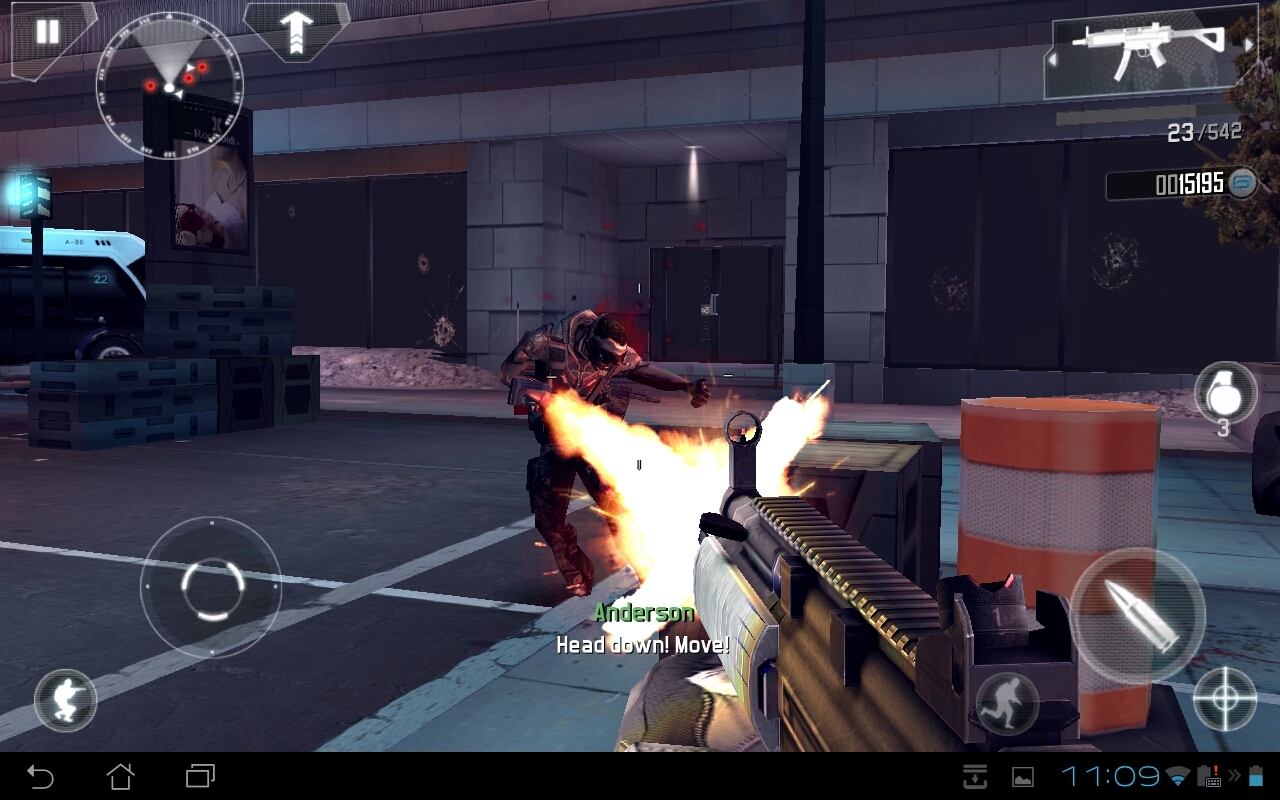Tap the Wi-Fi icon in the status bar
Screen dimensions: 1280x800
[1180, 775]
